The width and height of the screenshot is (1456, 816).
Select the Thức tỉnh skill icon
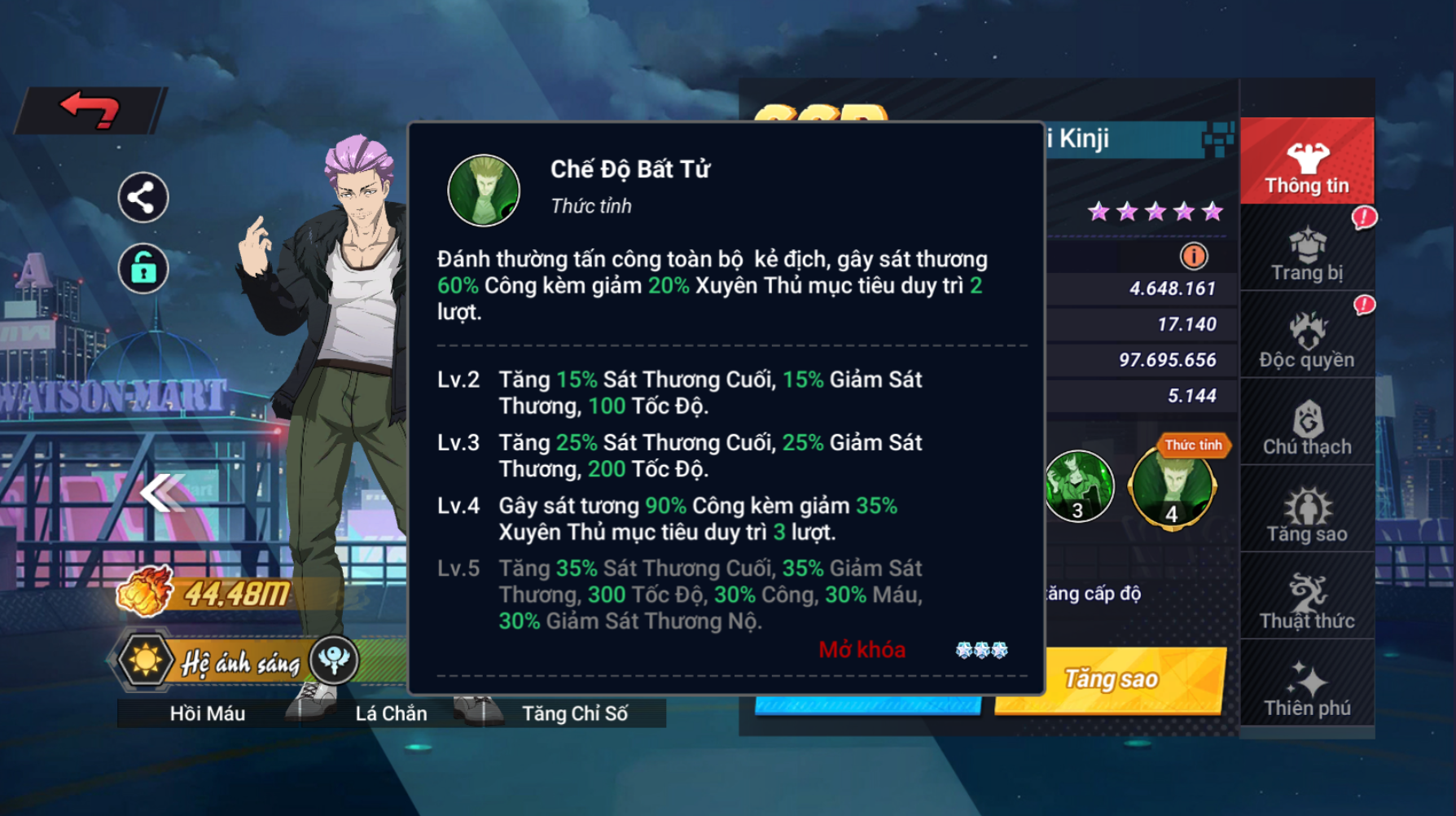pyautogui.click(x=1172, y=489)
